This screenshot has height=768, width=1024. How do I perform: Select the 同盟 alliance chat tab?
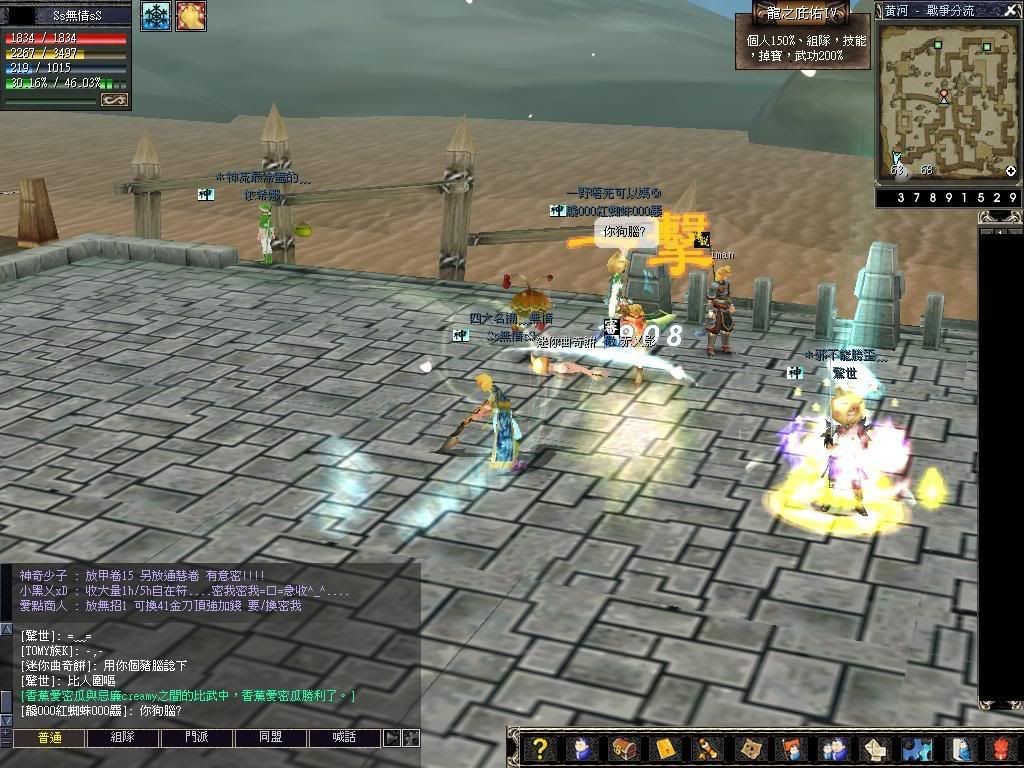point(270,738)
